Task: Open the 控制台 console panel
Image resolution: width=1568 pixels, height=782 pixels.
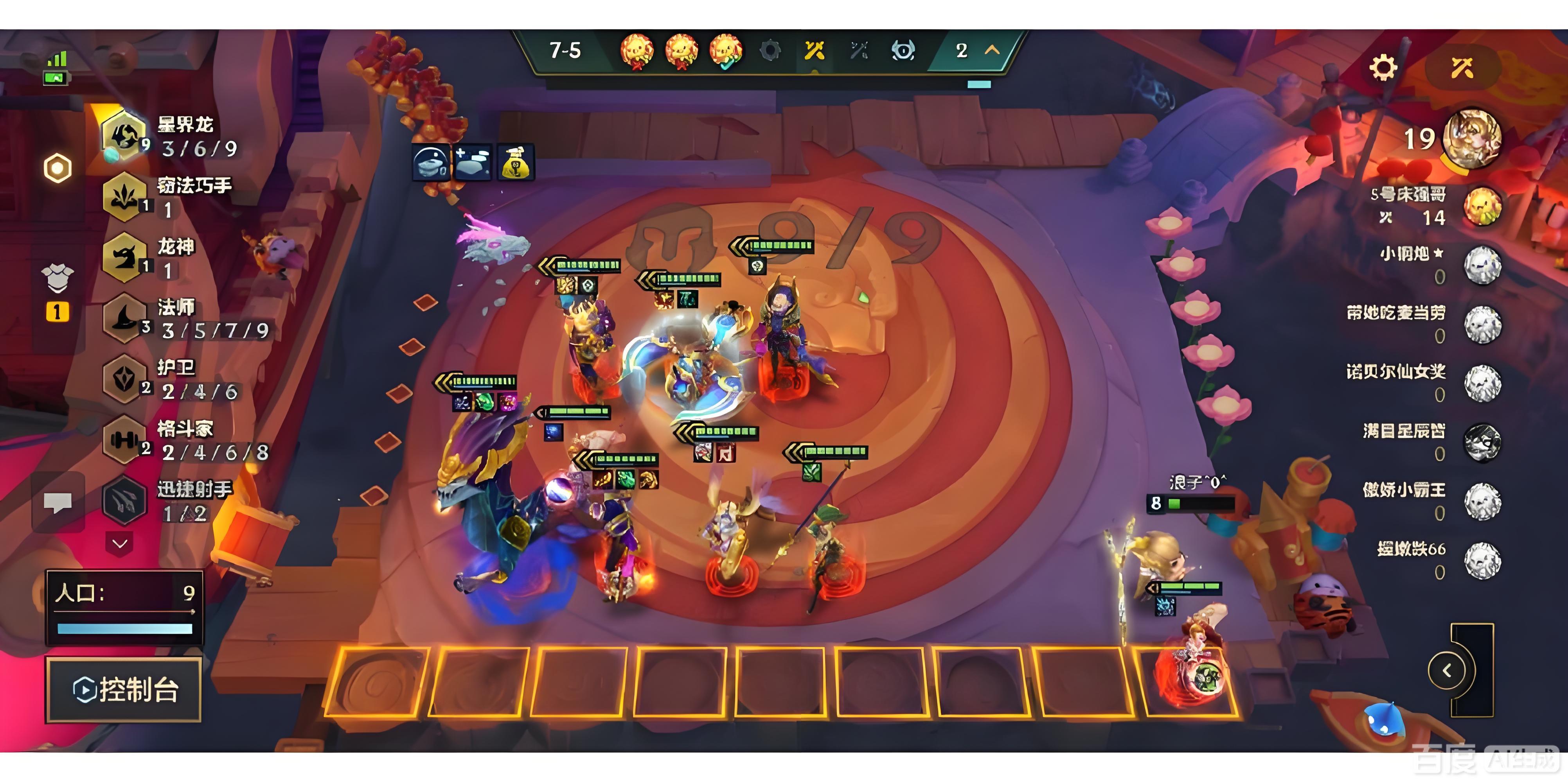Action: [x=125, y=689]
